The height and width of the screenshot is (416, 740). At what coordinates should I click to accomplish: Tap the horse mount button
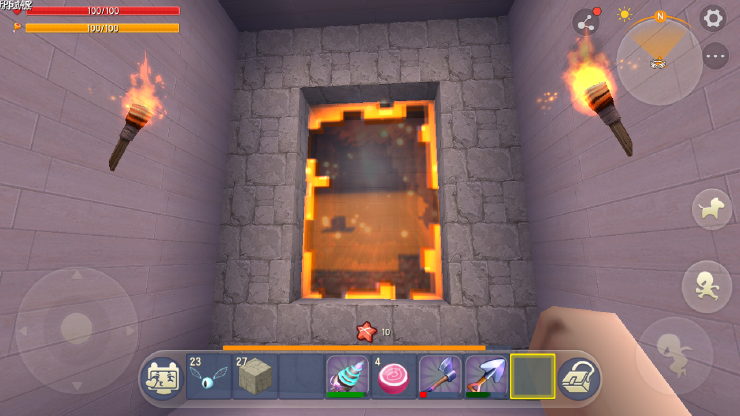click(x=711, y=209)
